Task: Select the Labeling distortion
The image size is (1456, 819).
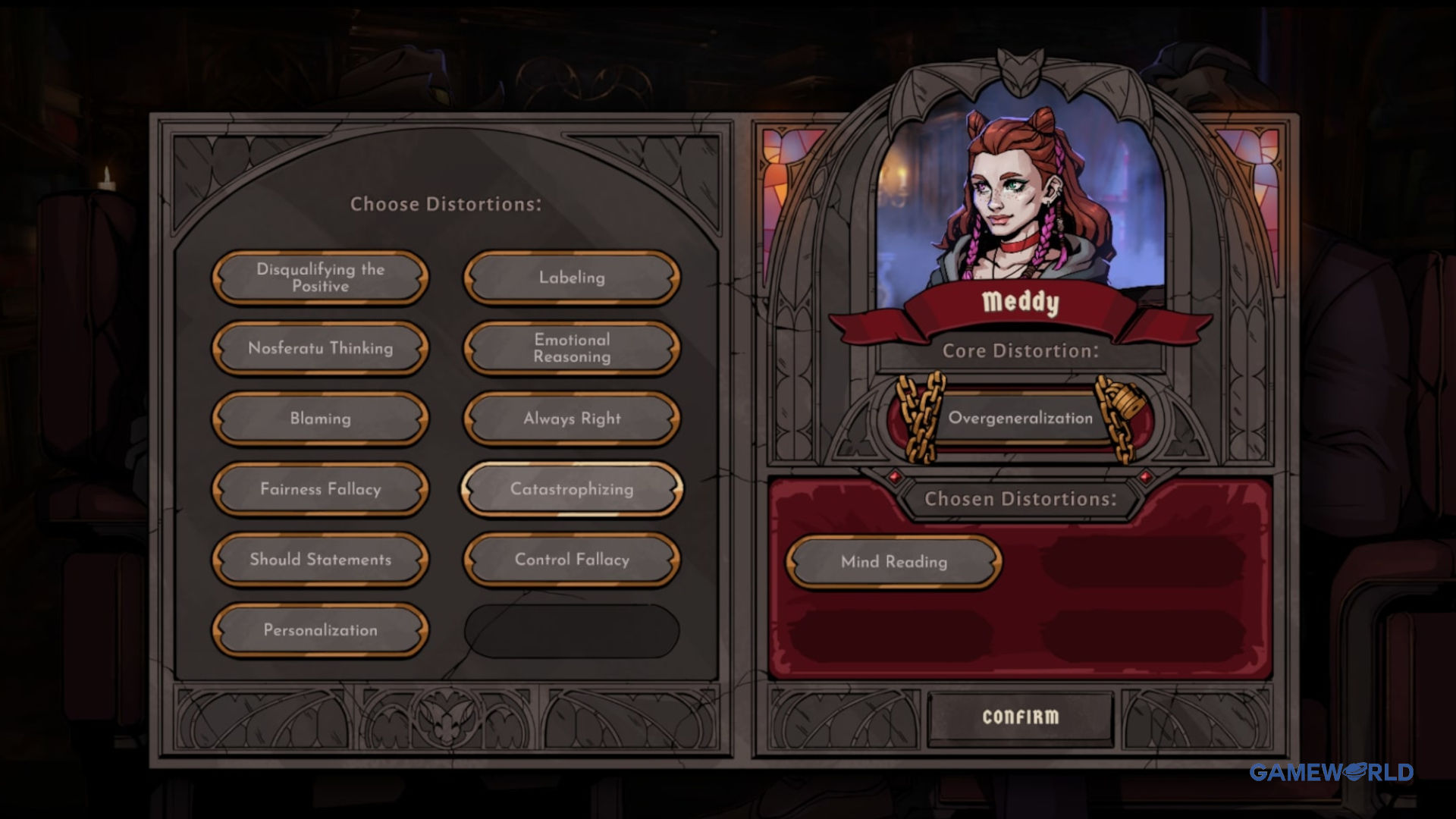Action: tap(572, 278)
